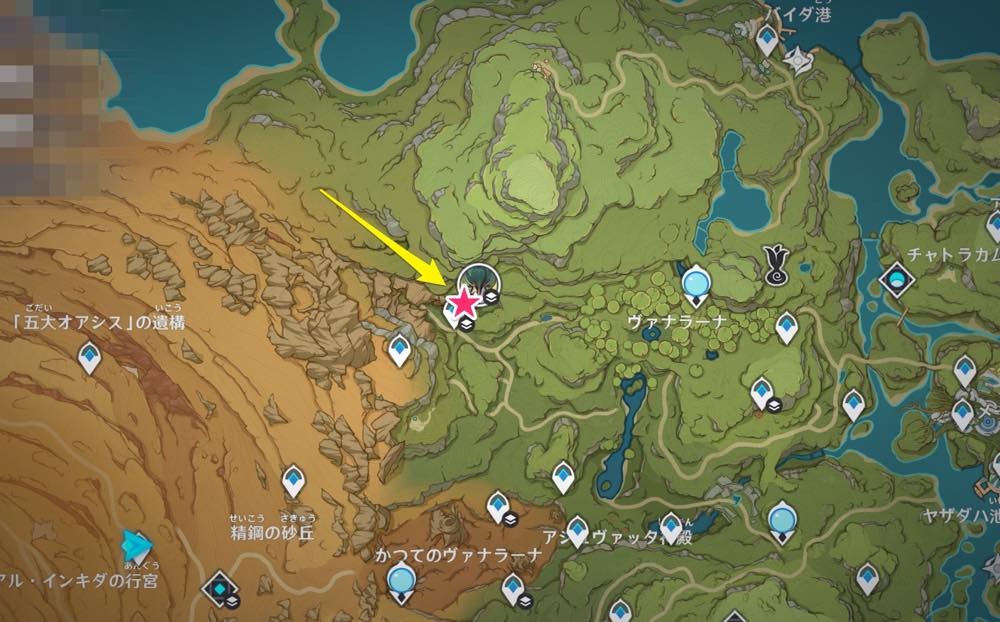Click the white four-pointed star marker near バイダ港
1000x622 pixels.
799,60
